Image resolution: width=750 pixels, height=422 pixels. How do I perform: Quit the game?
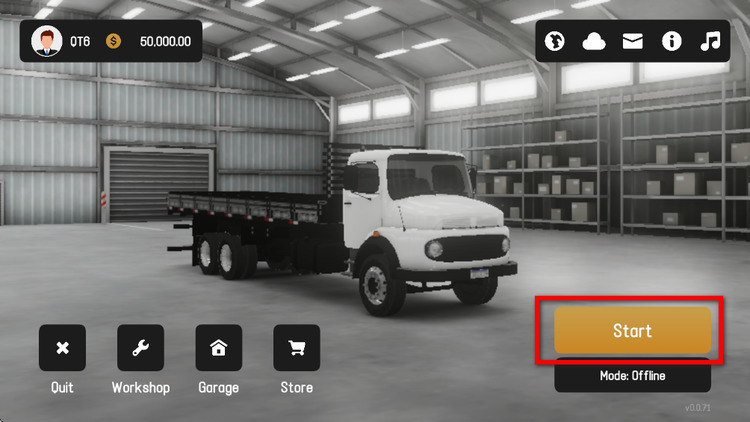pos(62,348)
